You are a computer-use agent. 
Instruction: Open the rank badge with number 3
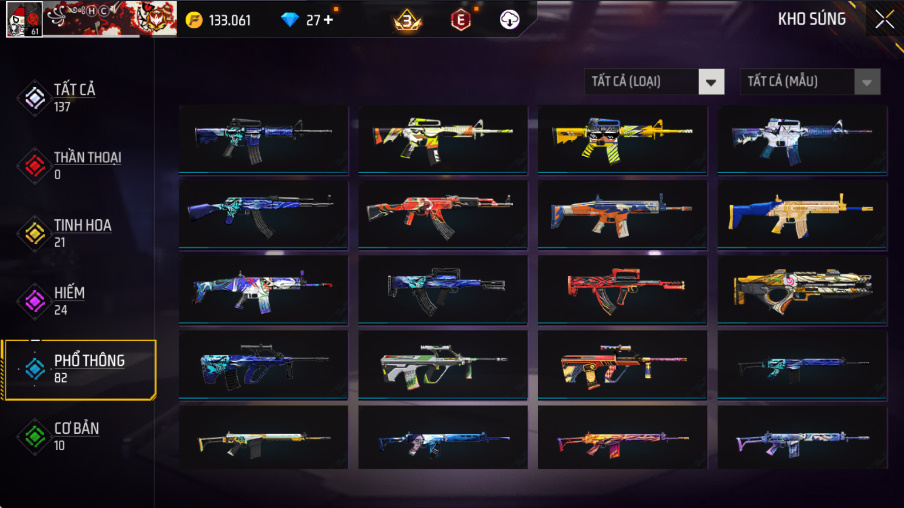coord(407,20)
